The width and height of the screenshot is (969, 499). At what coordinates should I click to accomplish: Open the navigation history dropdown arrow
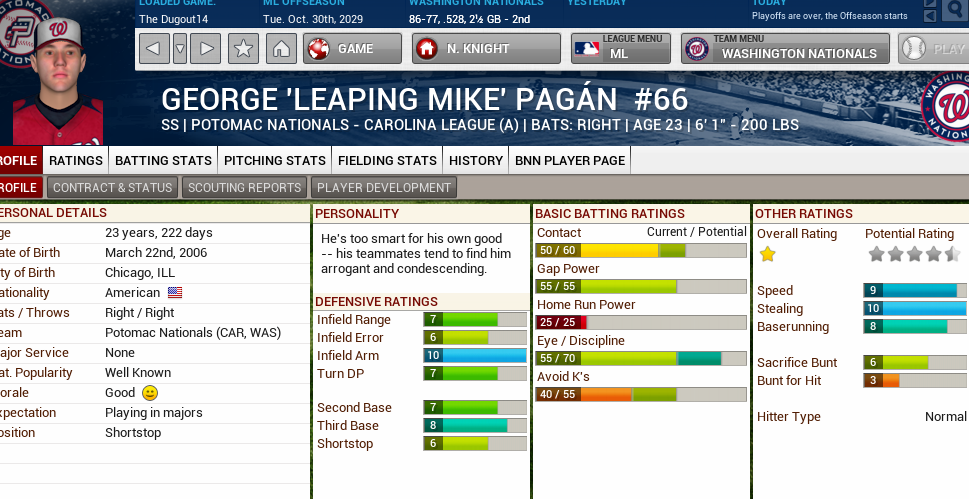click(180, 48)
